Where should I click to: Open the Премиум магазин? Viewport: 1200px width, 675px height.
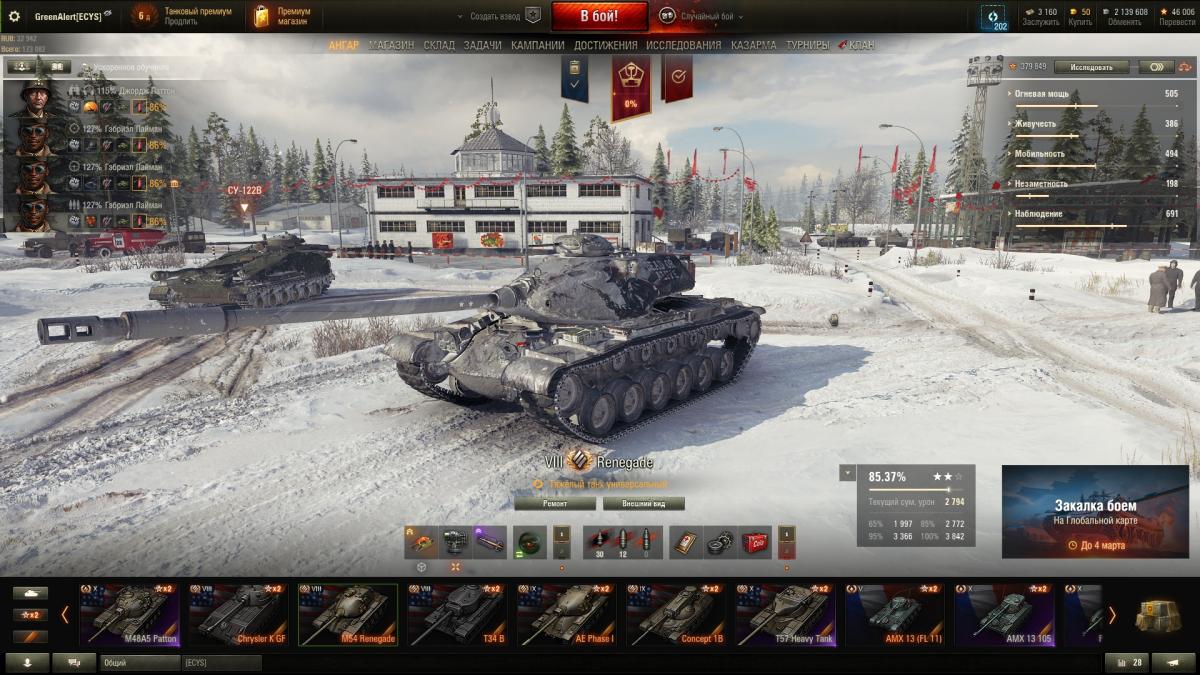click(x=284, y=16)
